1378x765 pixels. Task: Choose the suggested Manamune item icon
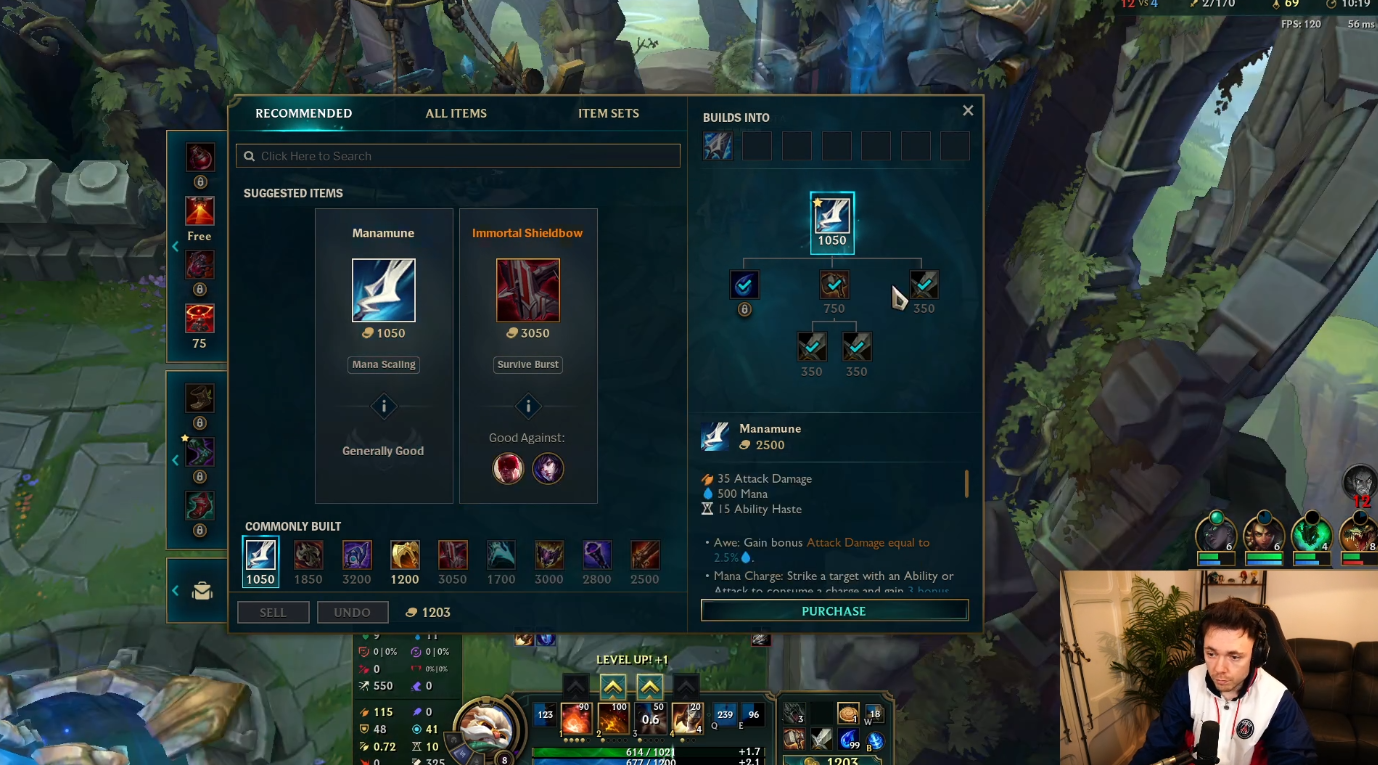pos(383,290)
